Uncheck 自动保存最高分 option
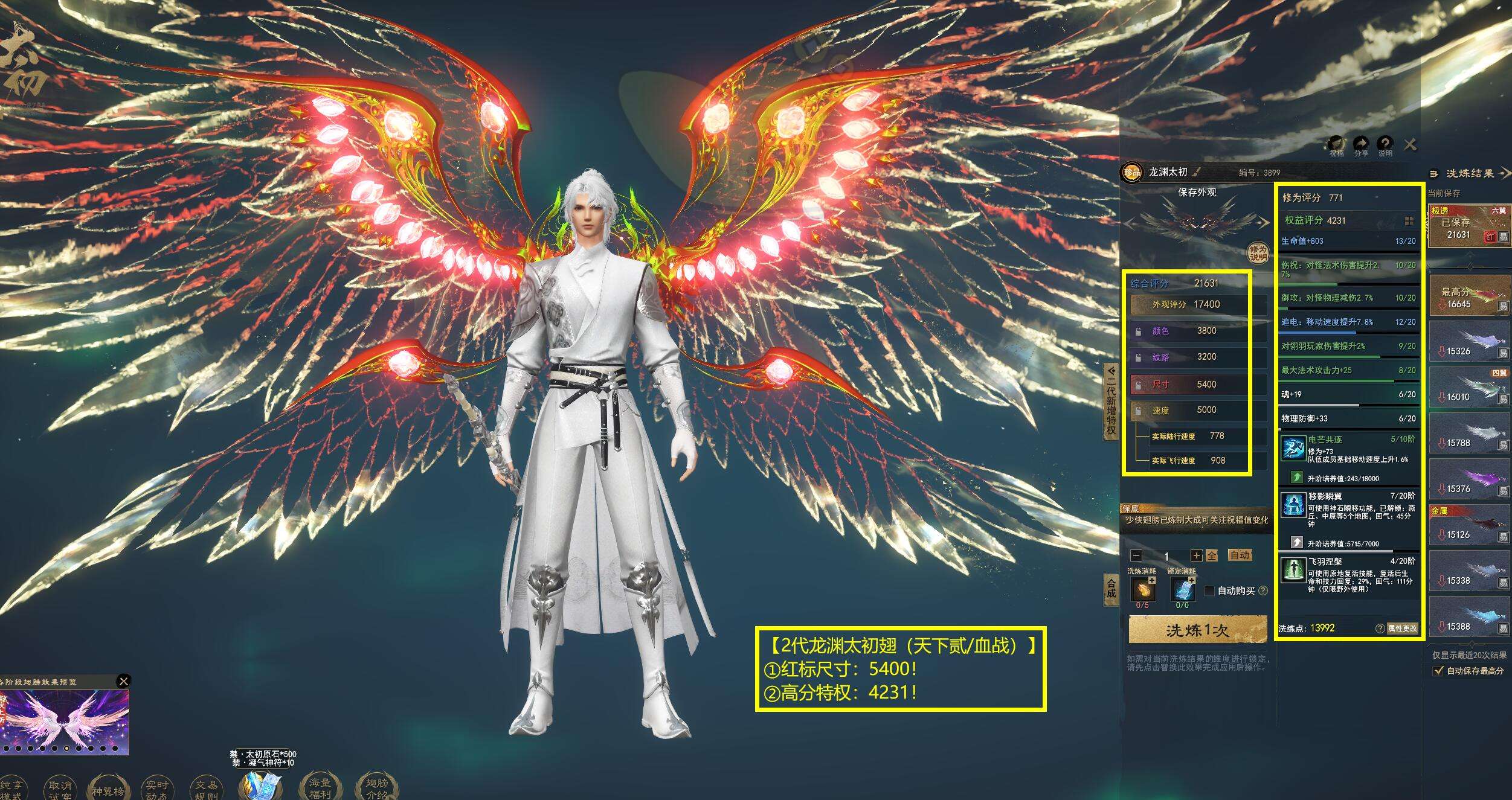The image size is (1512, 800). coord(1438,671)
